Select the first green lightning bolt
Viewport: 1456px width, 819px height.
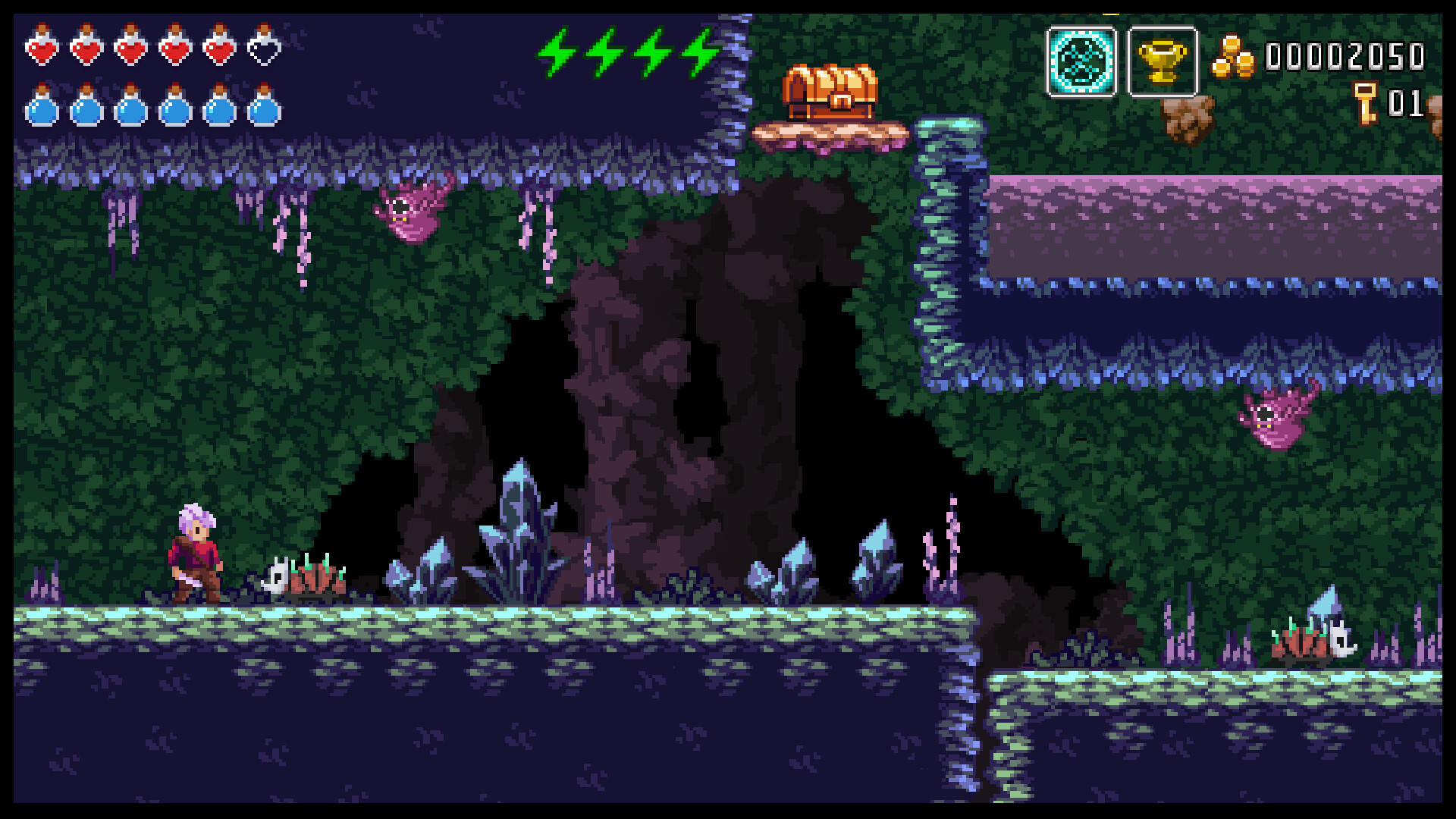coord(556,53)
